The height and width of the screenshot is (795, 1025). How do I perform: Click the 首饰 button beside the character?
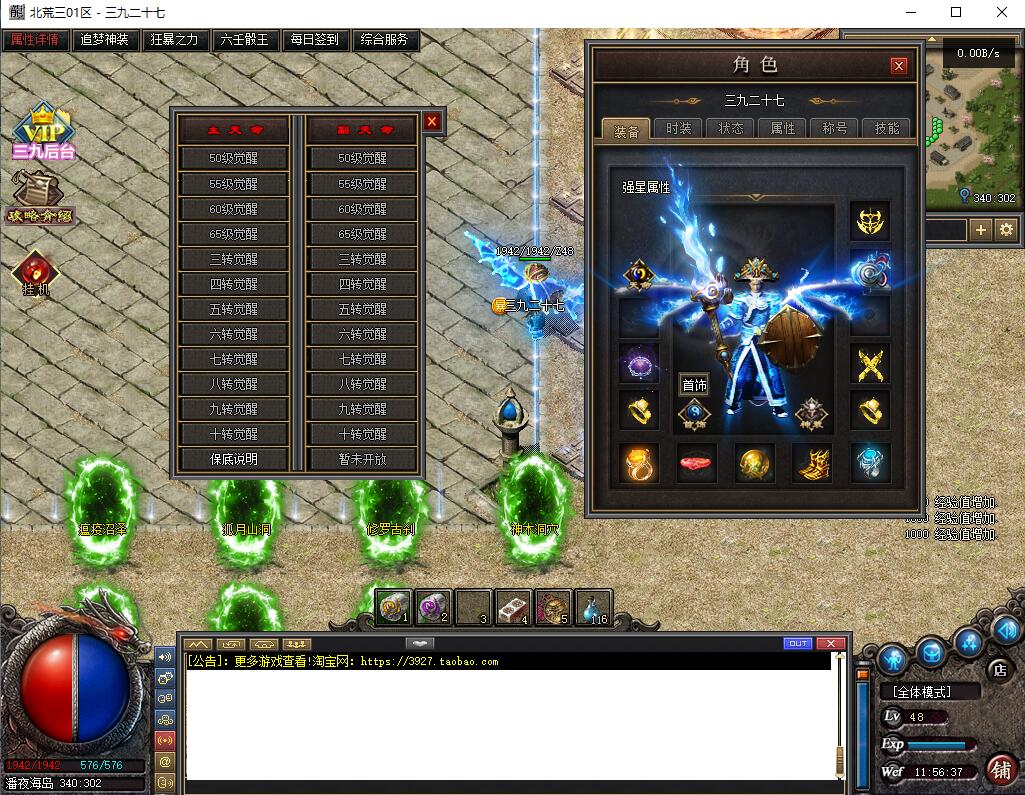pyautogui.click(x=694, y=385)
